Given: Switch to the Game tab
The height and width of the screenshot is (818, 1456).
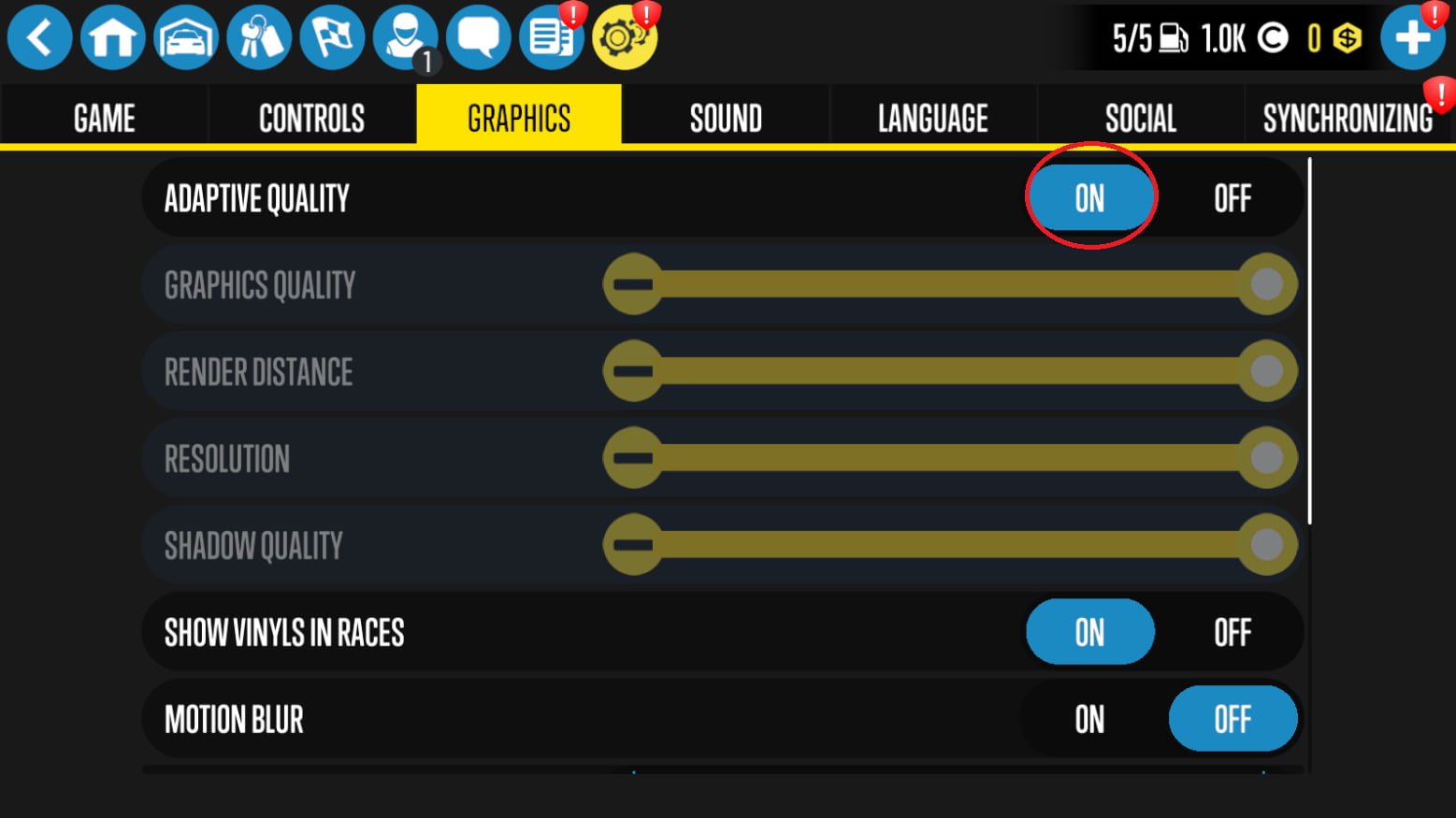Looking at the screenshot, I should 104,119.
